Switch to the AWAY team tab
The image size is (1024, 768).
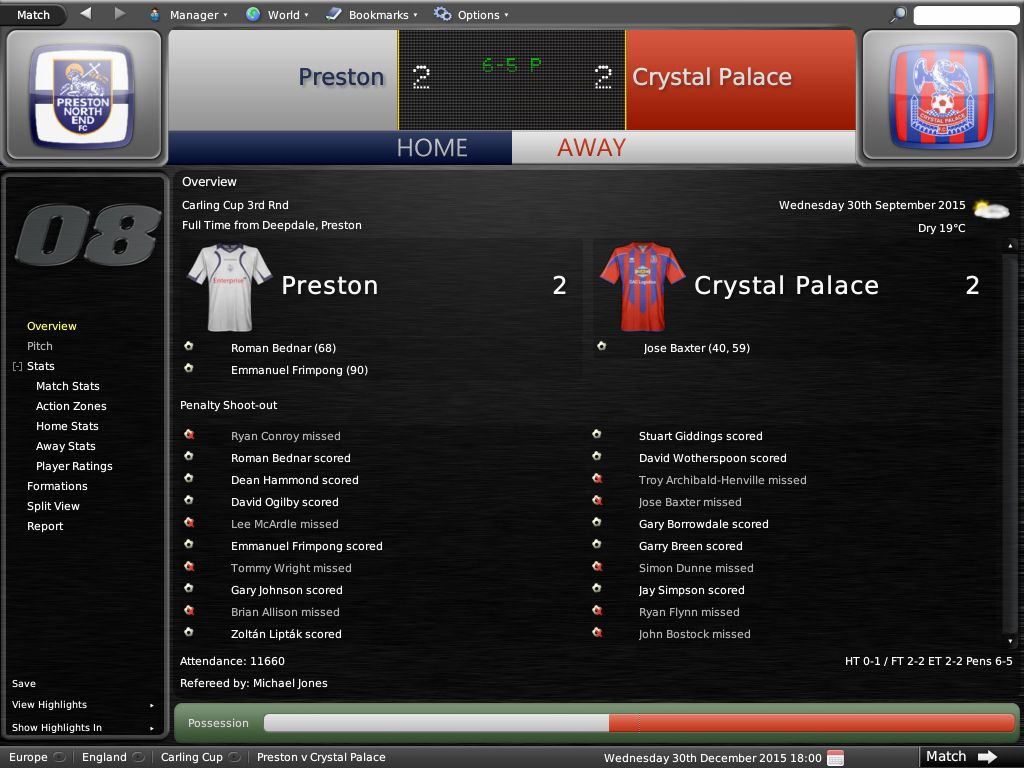pos(591,147)
